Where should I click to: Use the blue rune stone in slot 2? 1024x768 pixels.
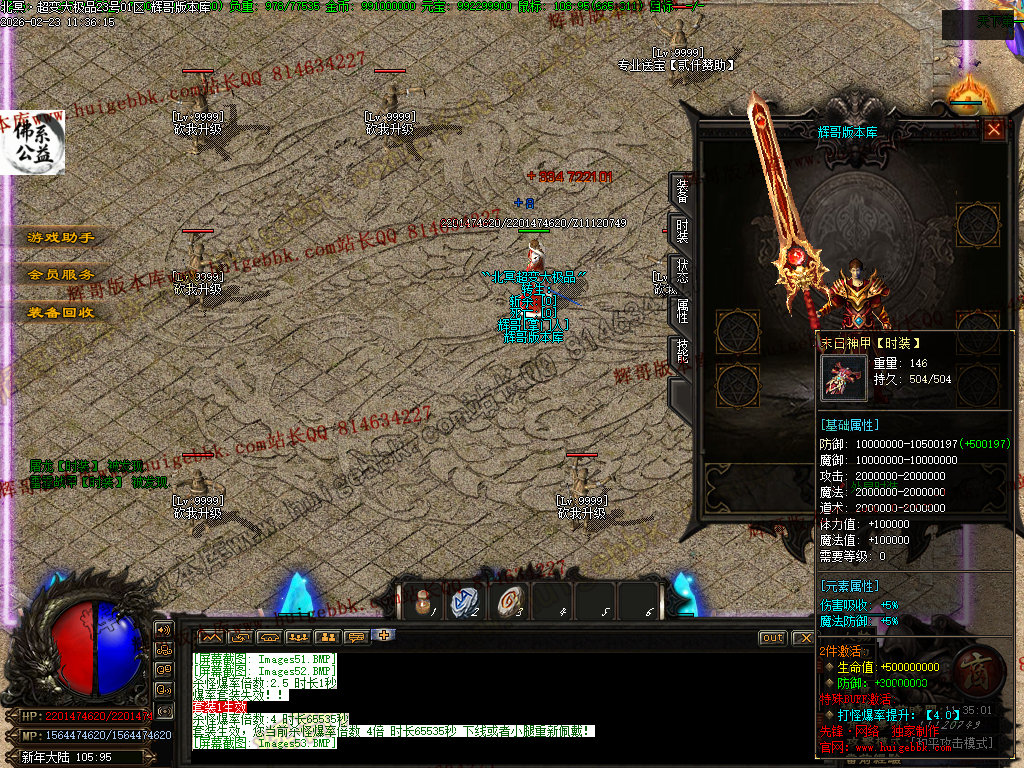click(x=465, y=602)
